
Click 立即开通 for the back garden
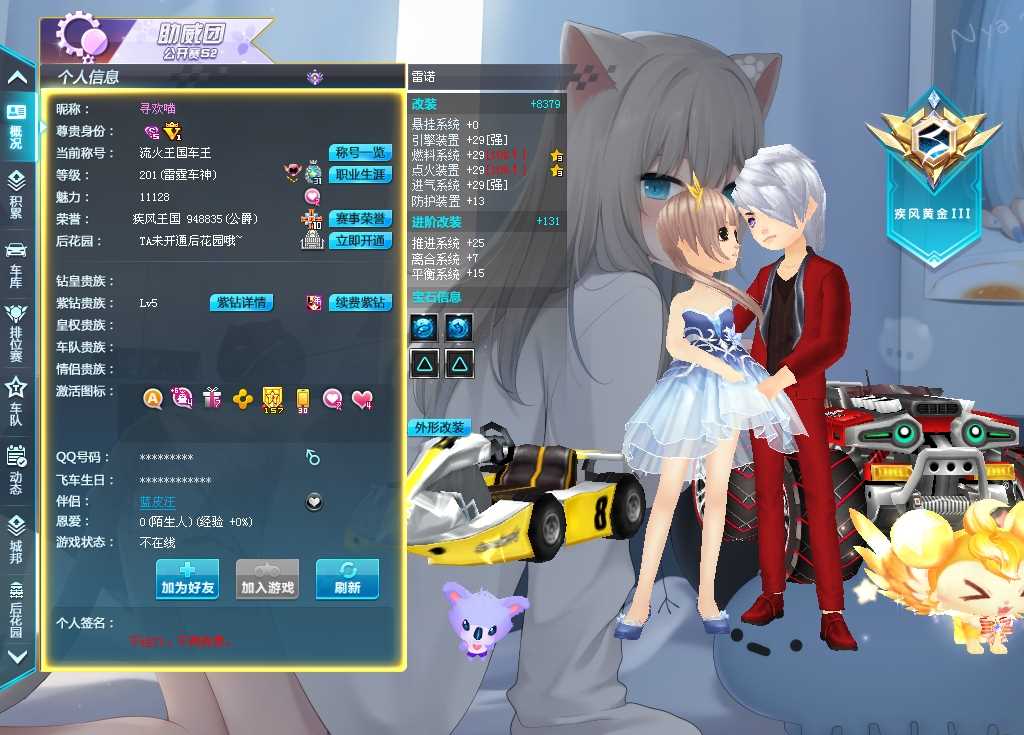point(360,241)
